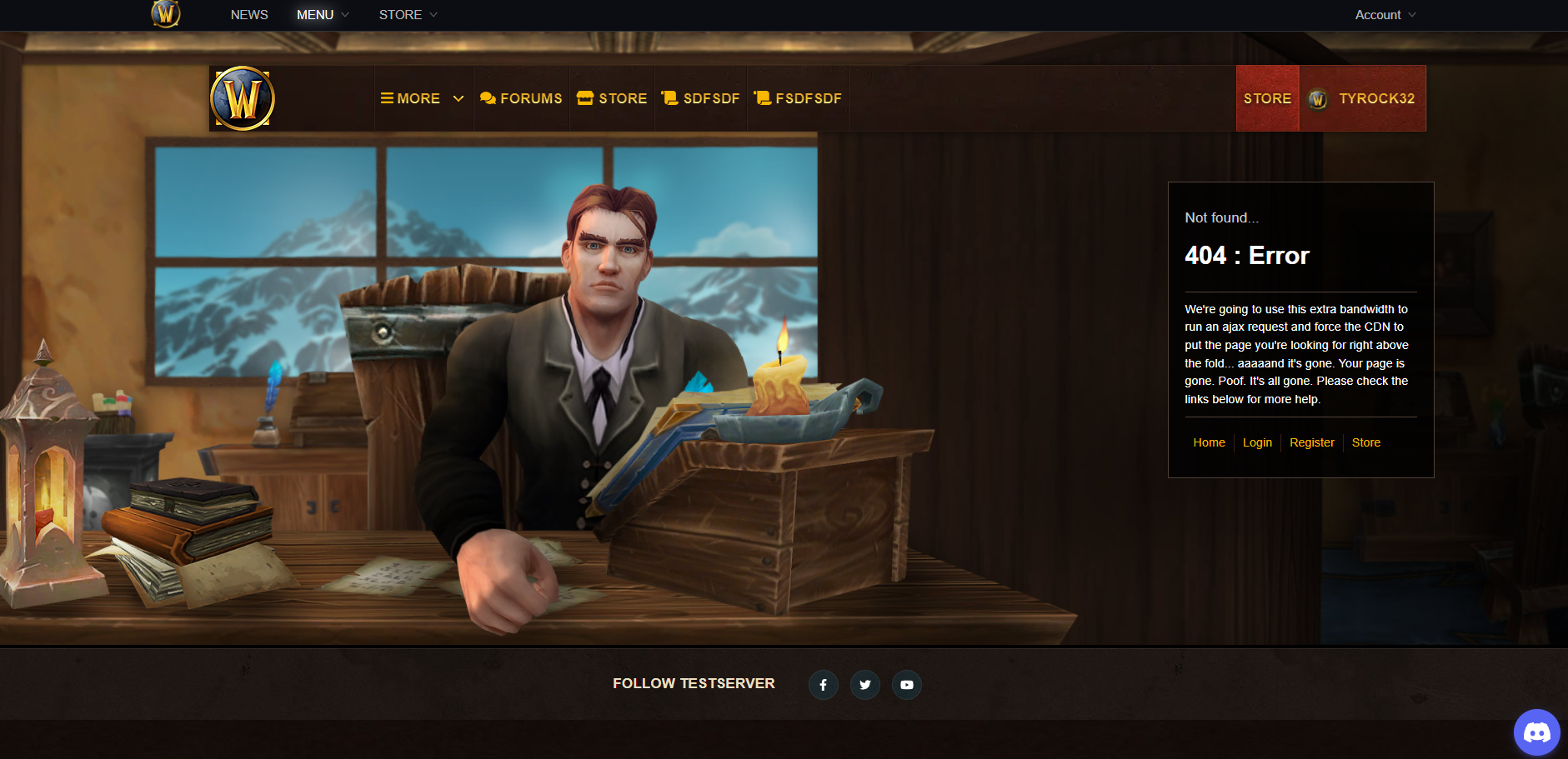Click the Register link
The image size is (1568, 759).
pos(1311,442)
